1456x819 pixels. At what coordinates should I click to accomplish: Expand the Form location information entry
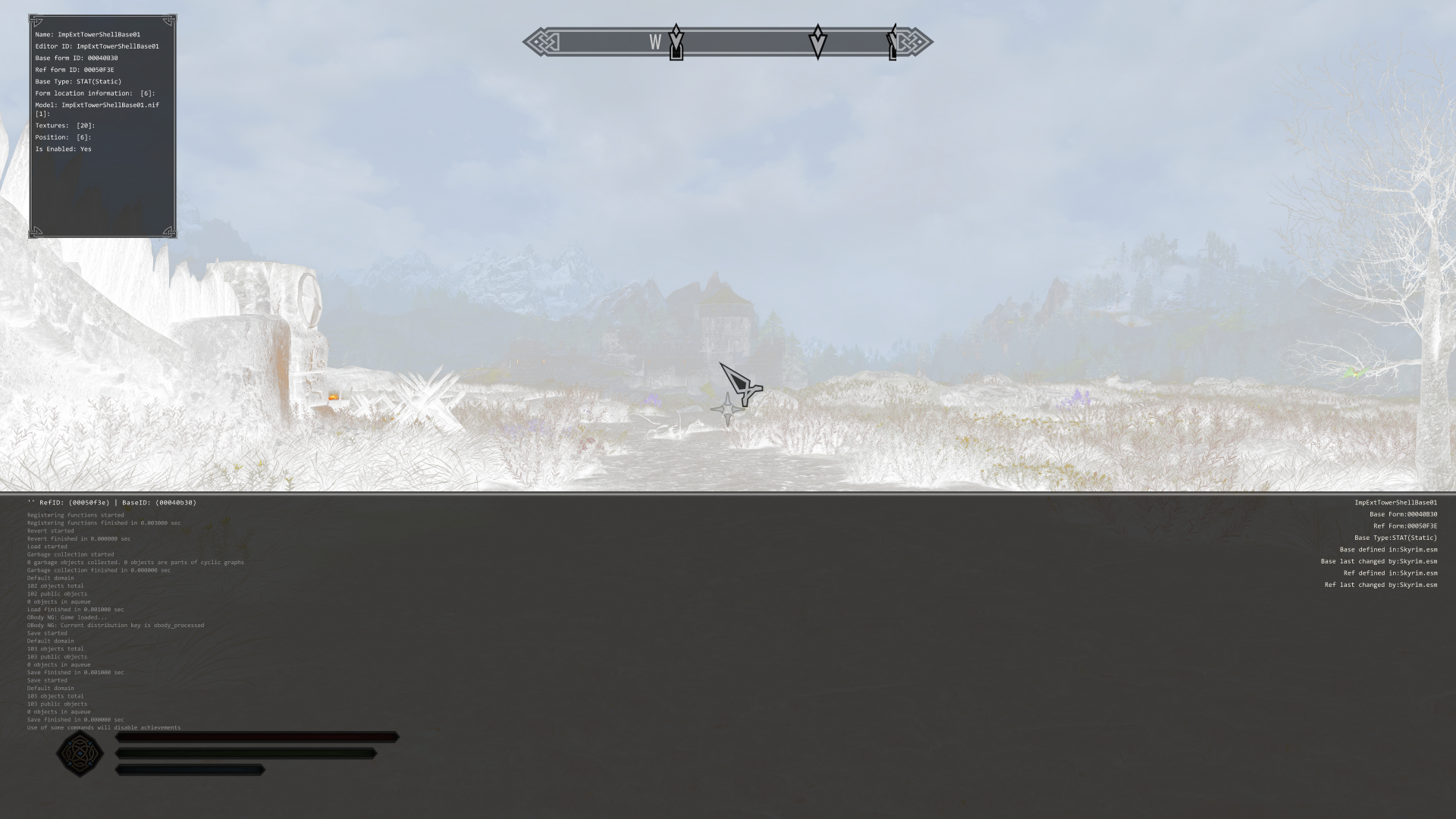click(94, 93)
